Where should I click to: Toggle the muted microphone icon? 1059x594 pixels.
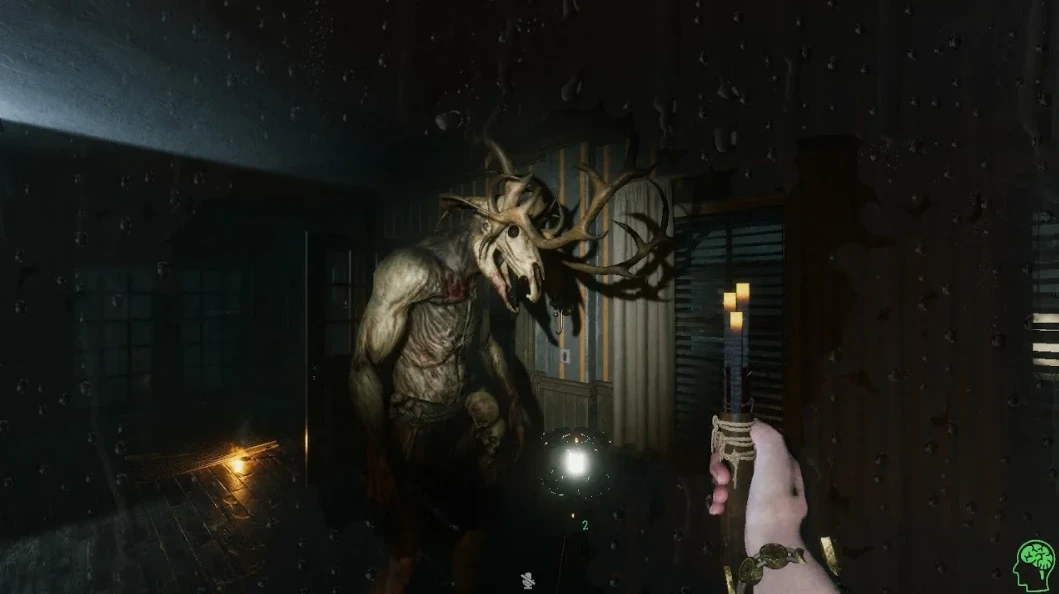[527, 578]
